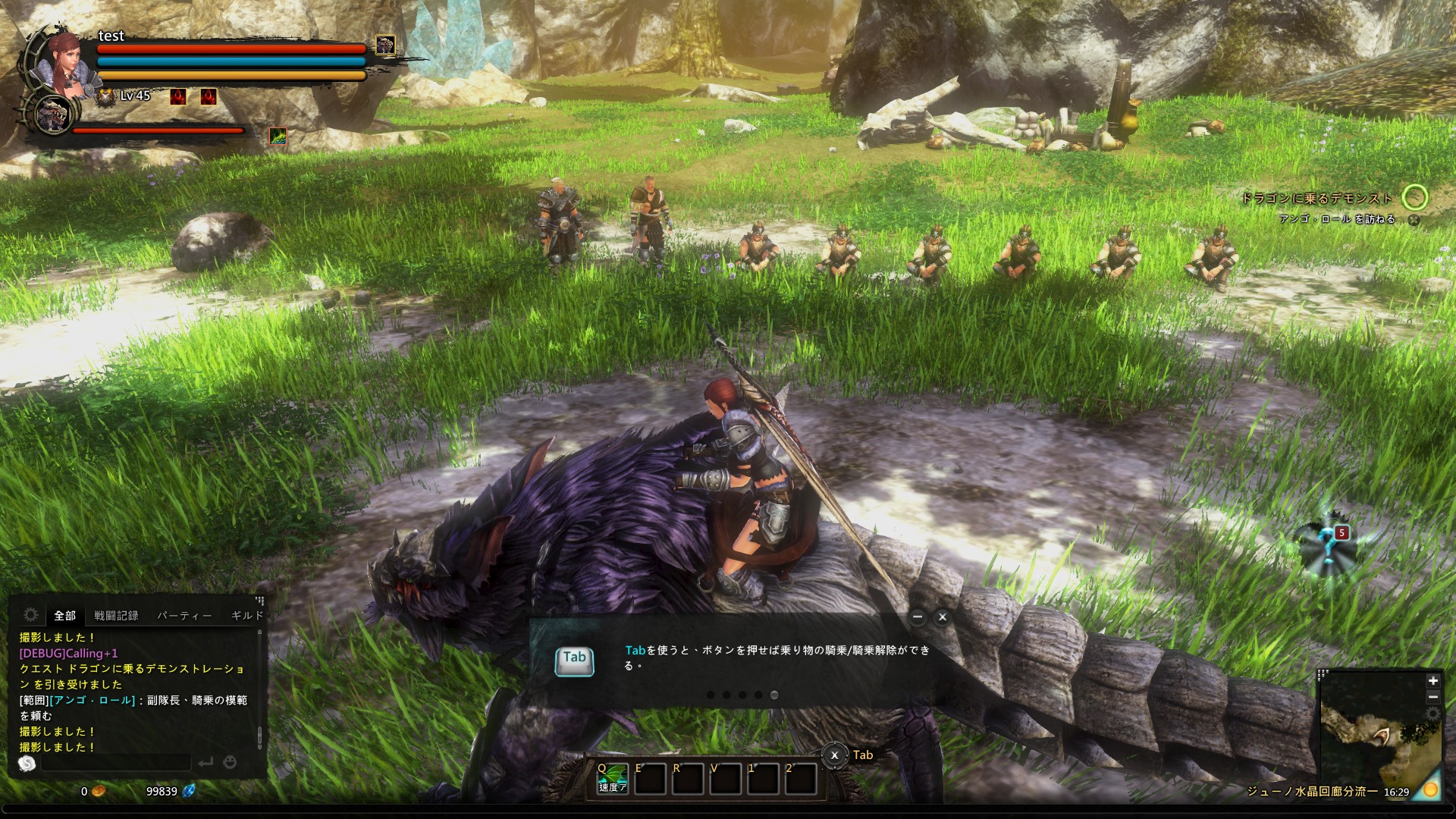1456x819 pixels.
Task: Select the 全部 chat tab
Action: tap(64, 616)
